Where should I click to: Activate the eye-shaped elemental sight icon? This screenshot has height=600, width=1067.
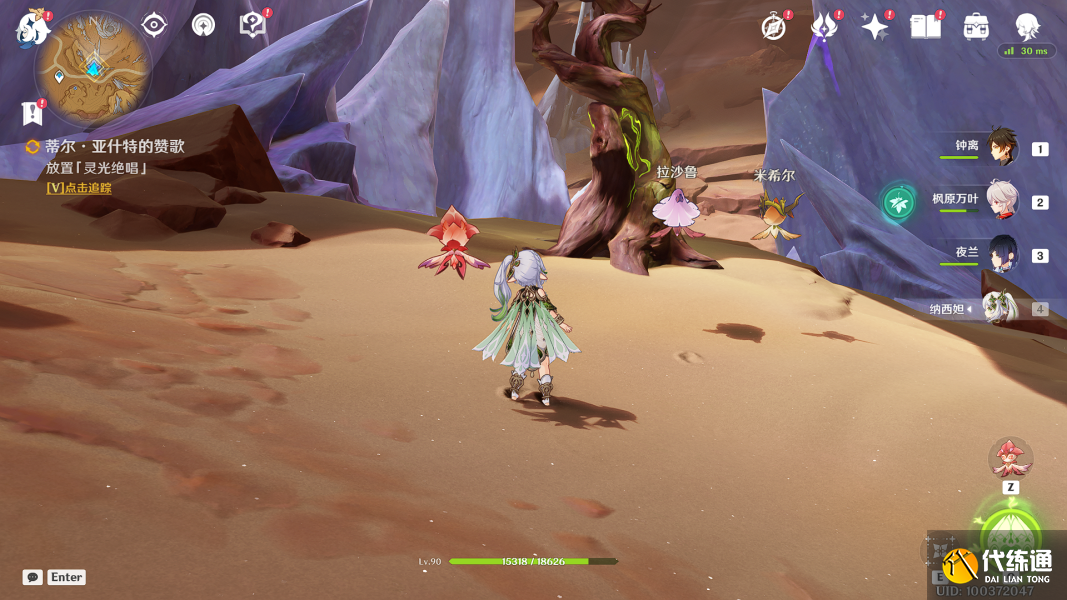tap(154, 25)
